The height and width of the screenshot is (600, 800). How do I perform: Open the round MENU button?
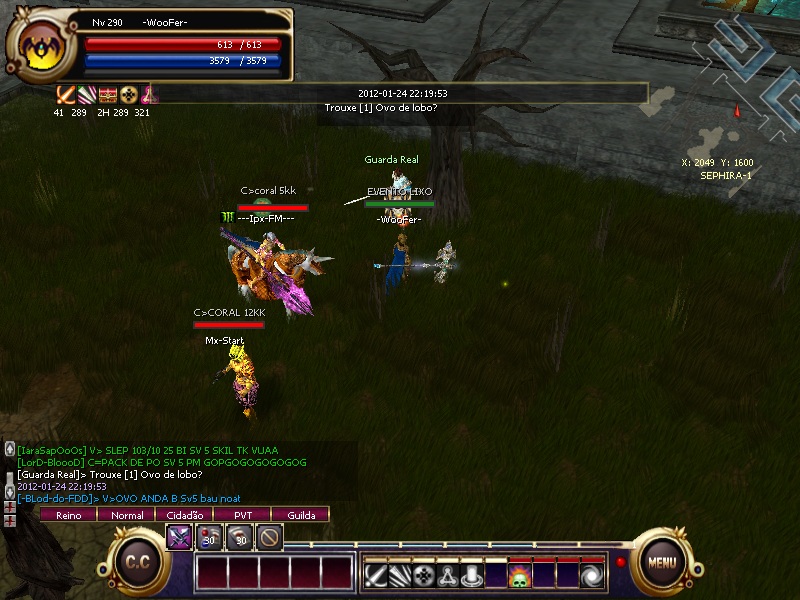(x=662, y=561)
